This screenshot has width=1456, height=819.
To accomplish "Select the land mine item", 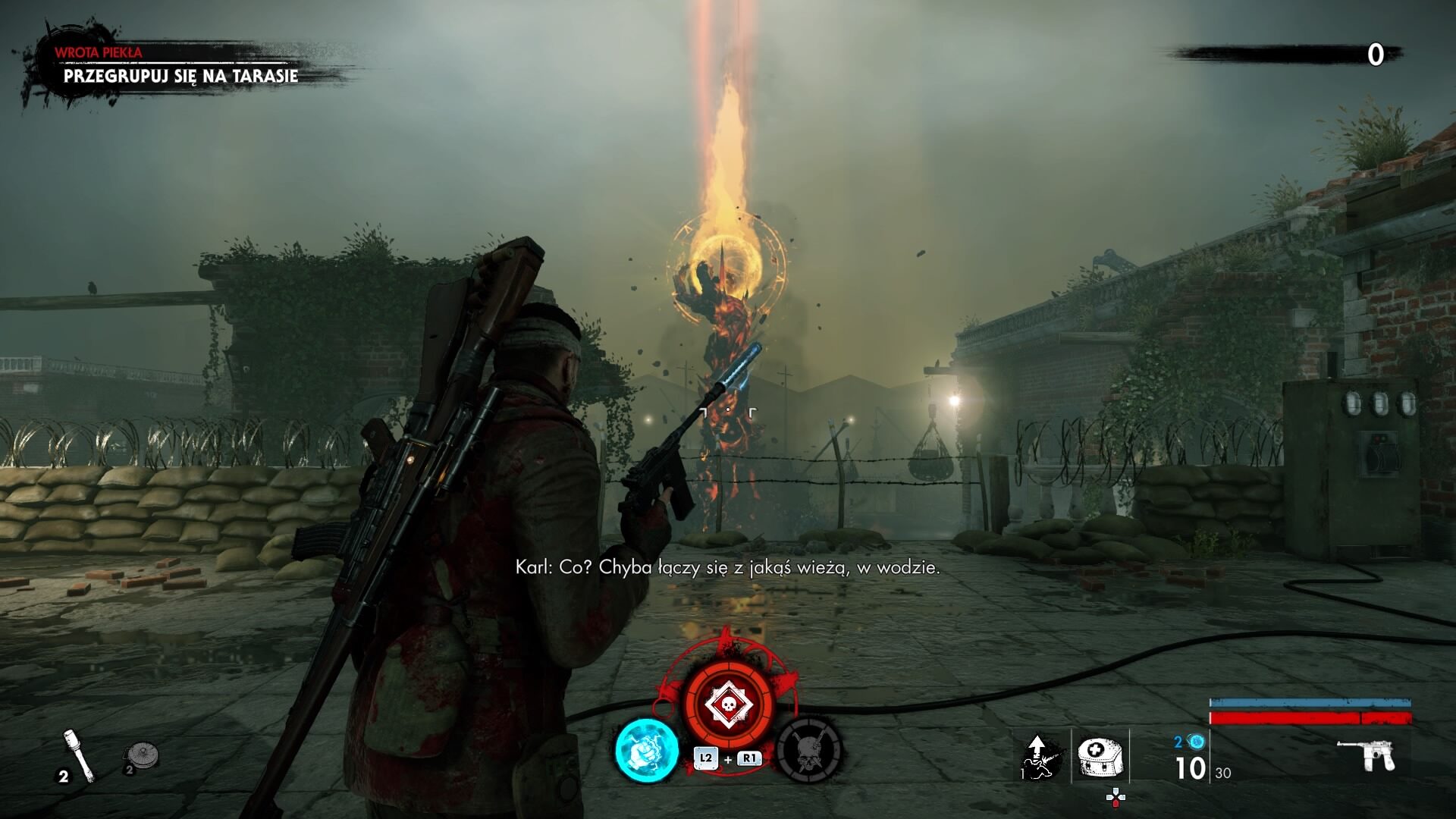I will [141, 755].
